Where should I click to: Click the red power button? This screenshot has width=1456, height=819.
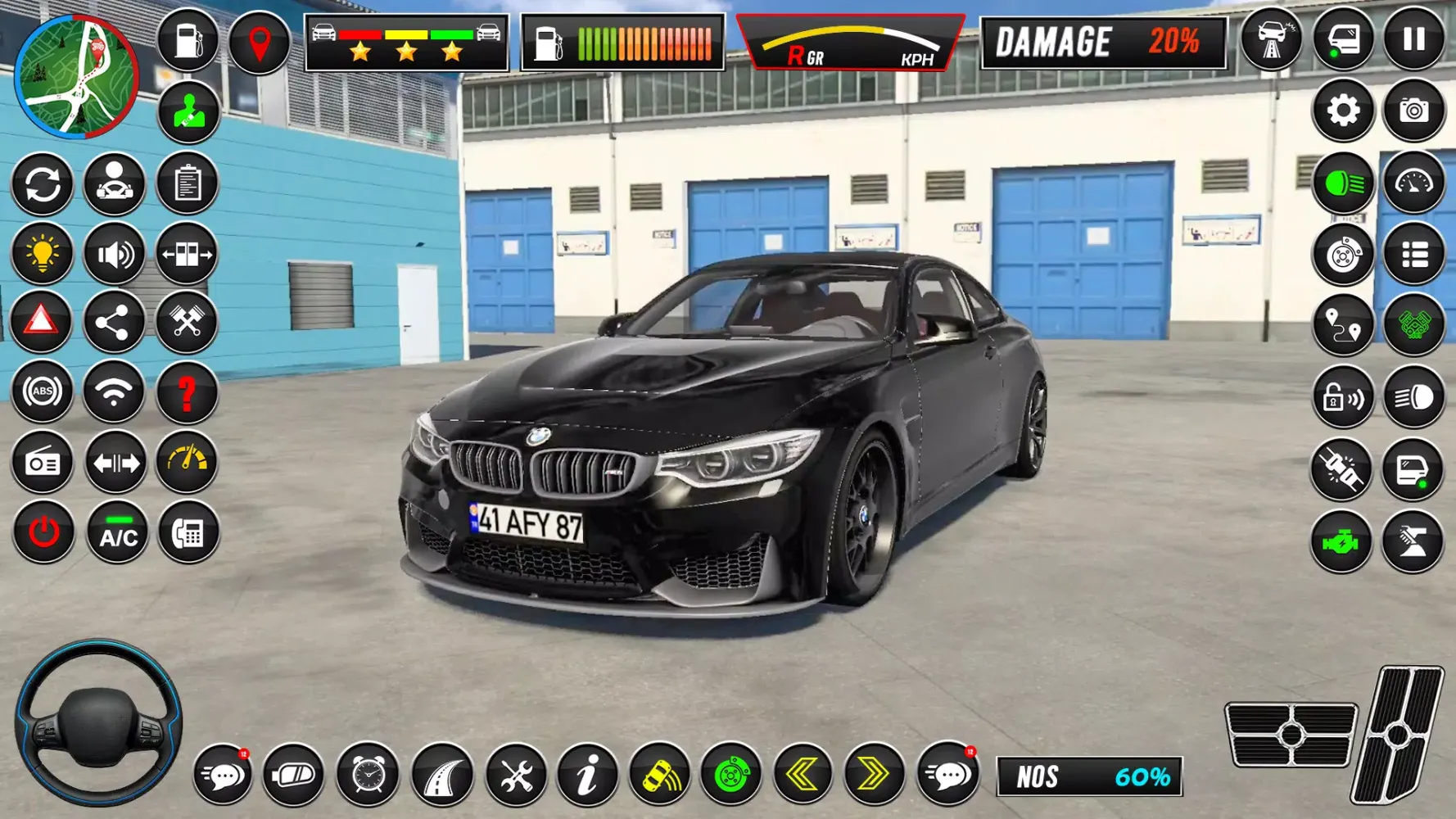(43, 533)
